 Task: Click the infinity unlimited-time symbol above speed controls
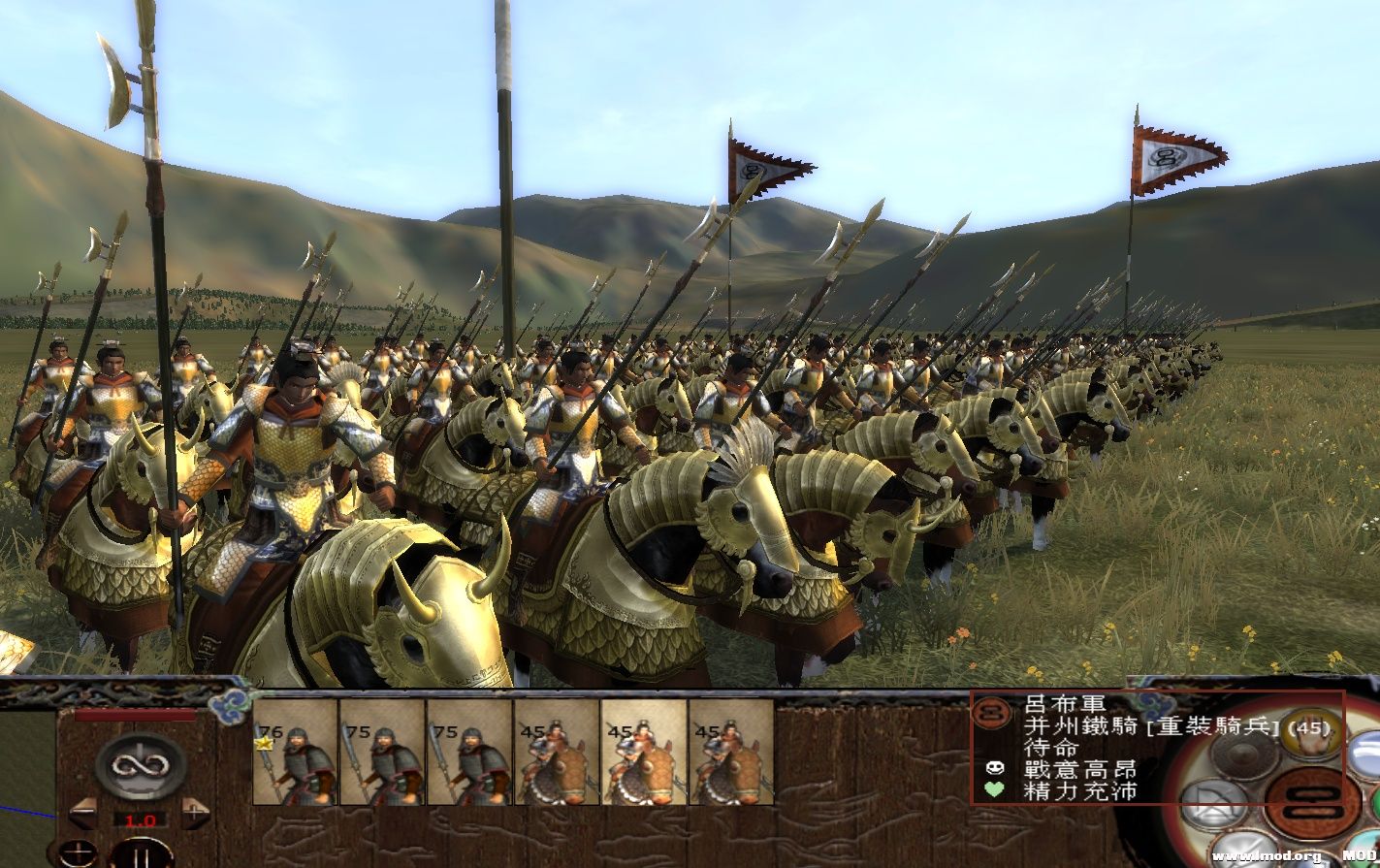[140, 765]
